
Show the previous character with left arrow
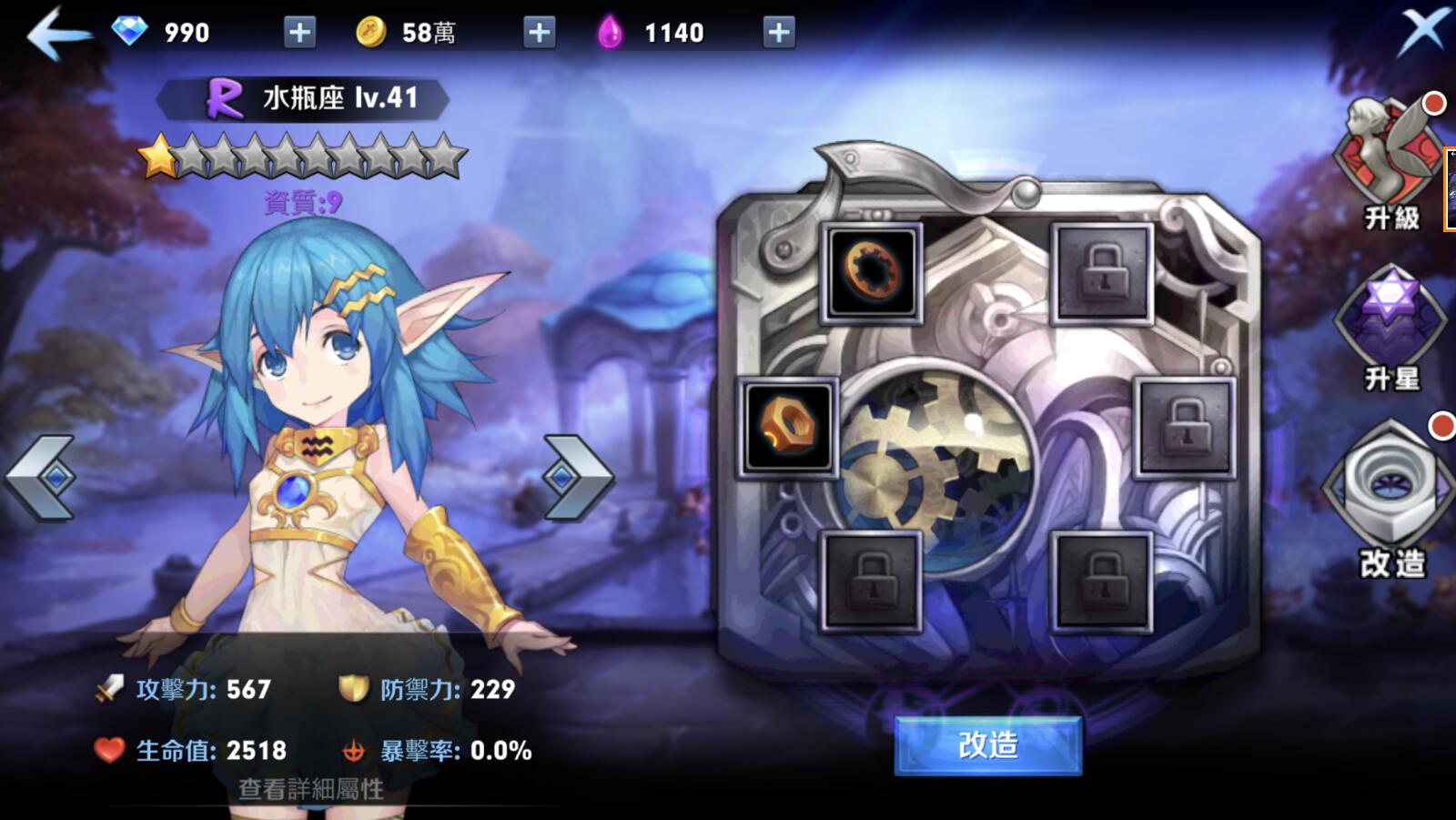point(41,477)
